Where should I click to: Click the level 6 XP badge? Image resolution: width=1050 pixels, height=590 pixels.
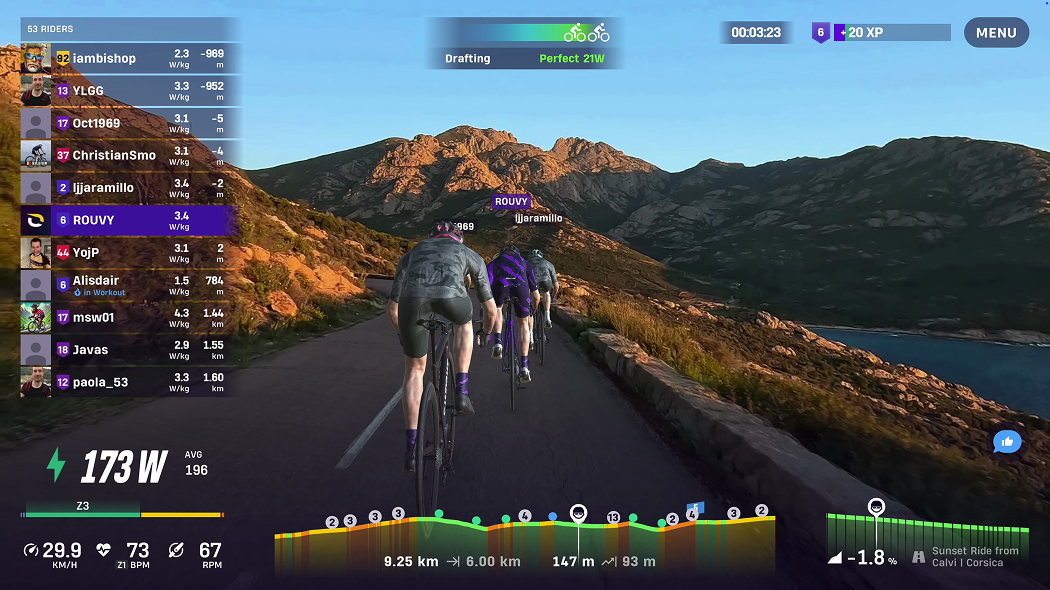pyautogui.click(x=820, y=33)
